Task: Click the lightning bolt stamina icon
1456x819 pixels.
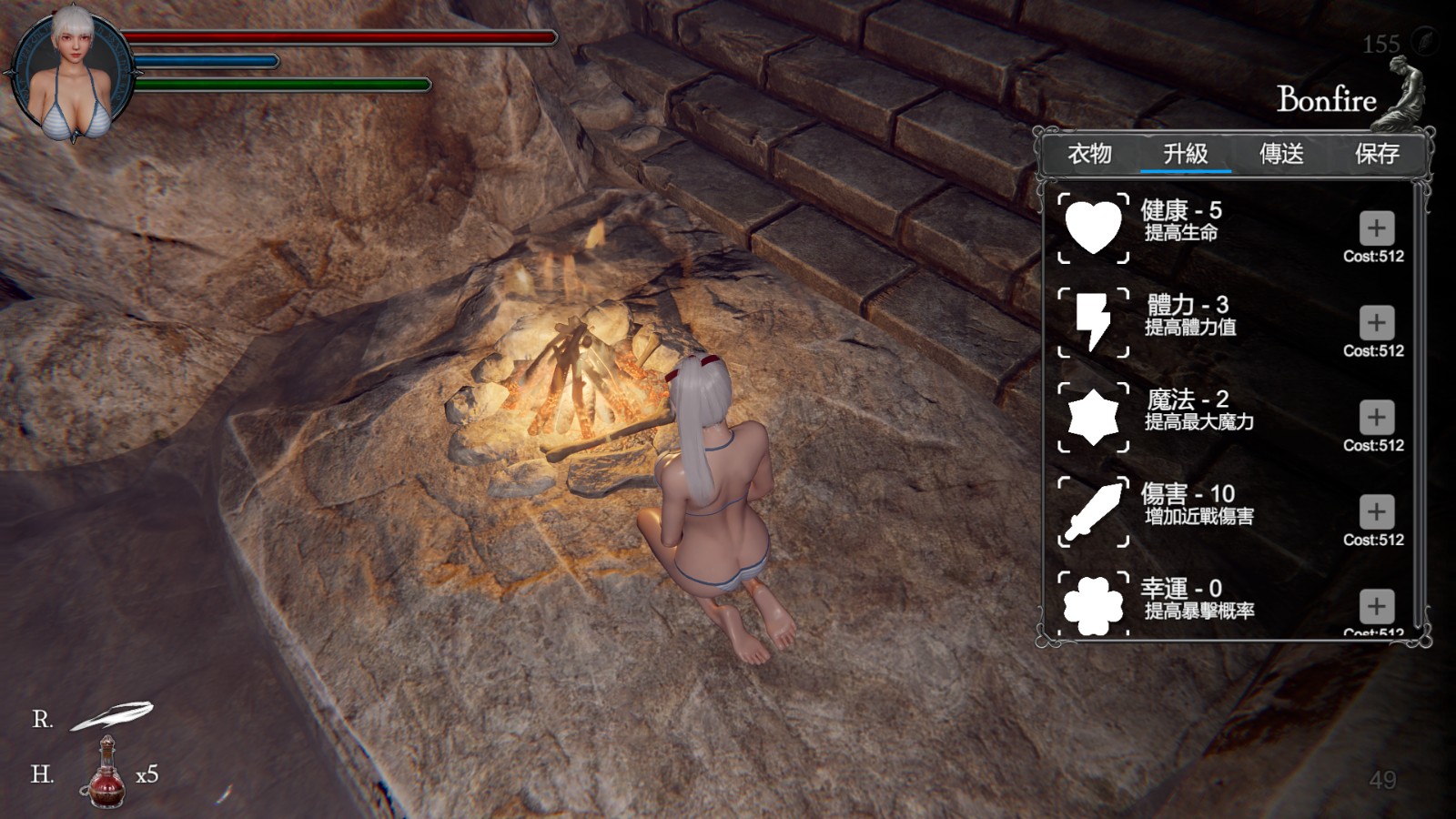Action: [x=1093, y=322]
